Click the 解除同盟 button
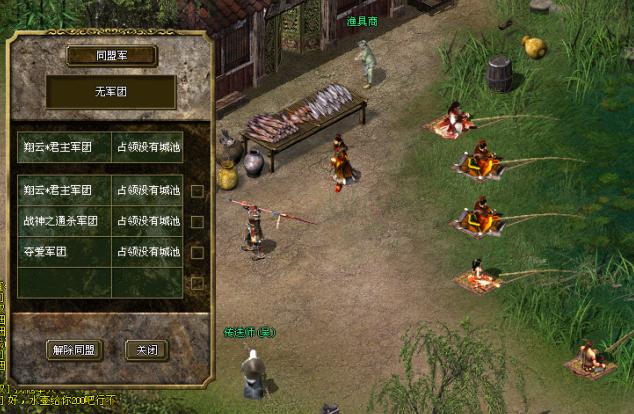 pos(75,350)
